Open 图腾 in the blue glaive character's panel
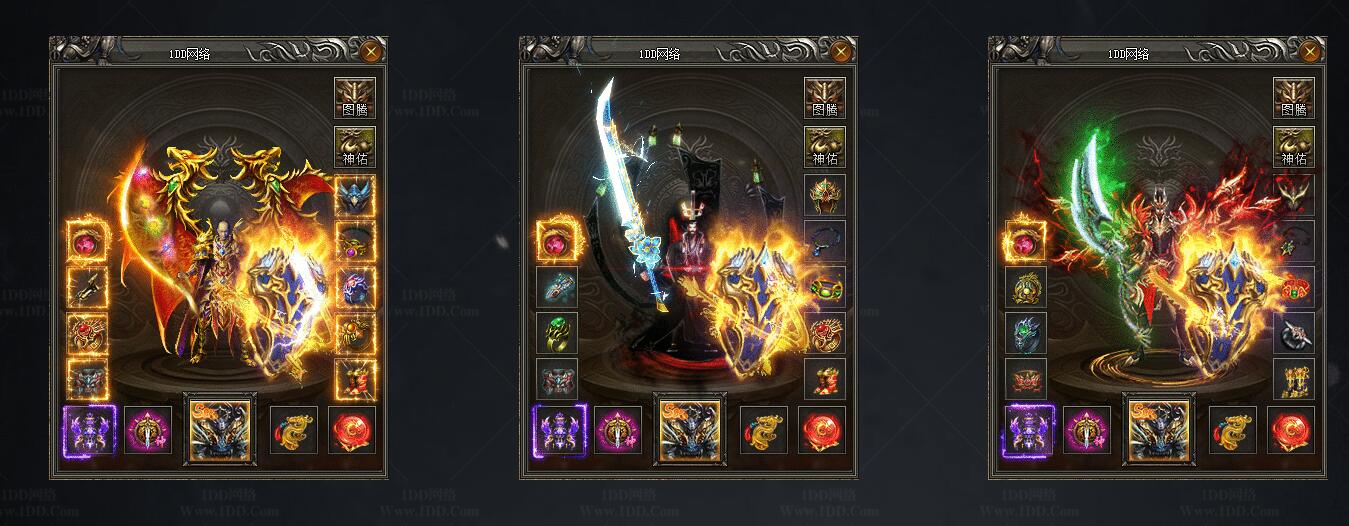This screenshot has width=1349, height=526. point(824,99)
